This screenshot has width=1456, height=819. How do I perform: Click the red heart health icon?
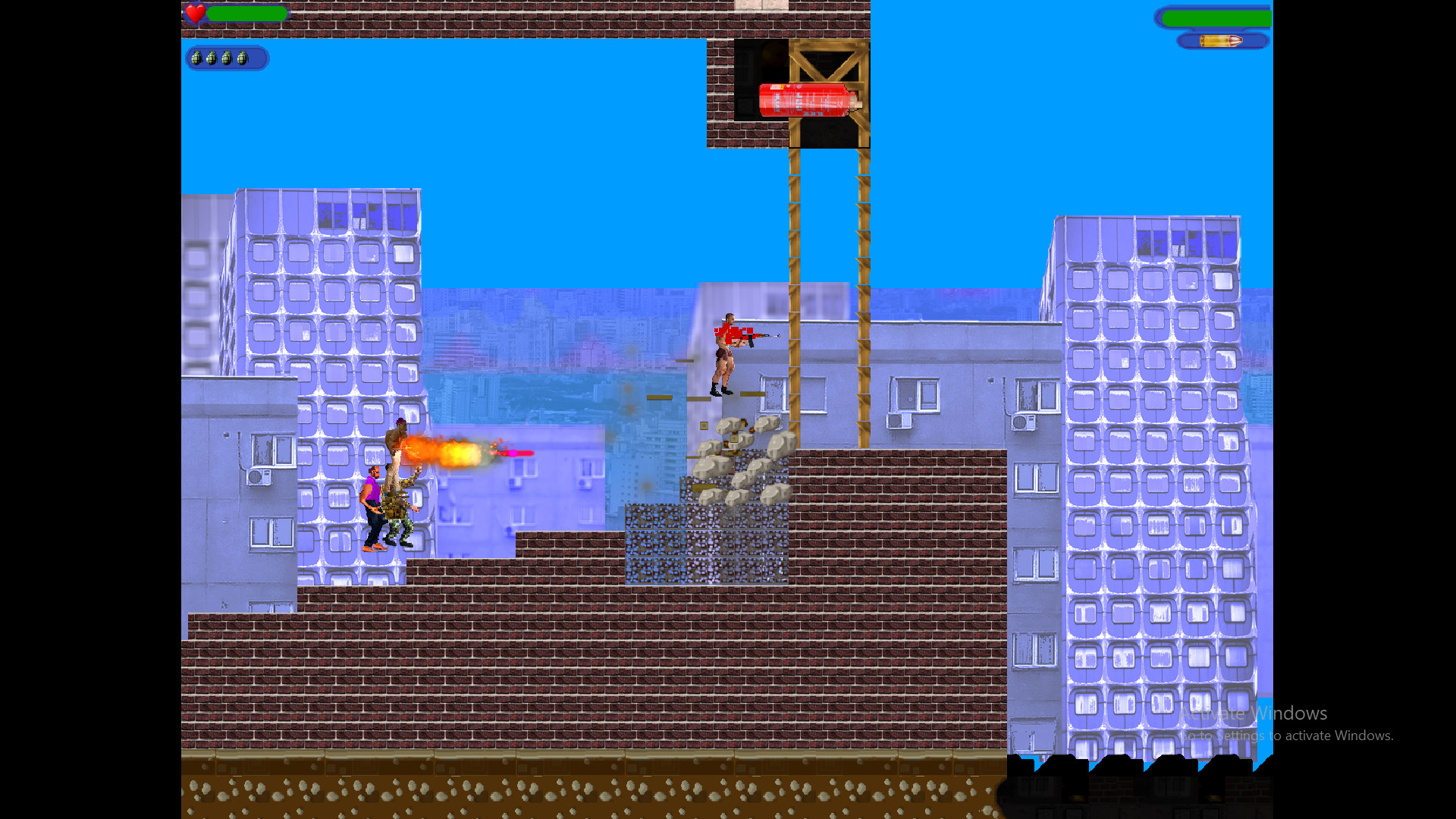coord(196,13)
